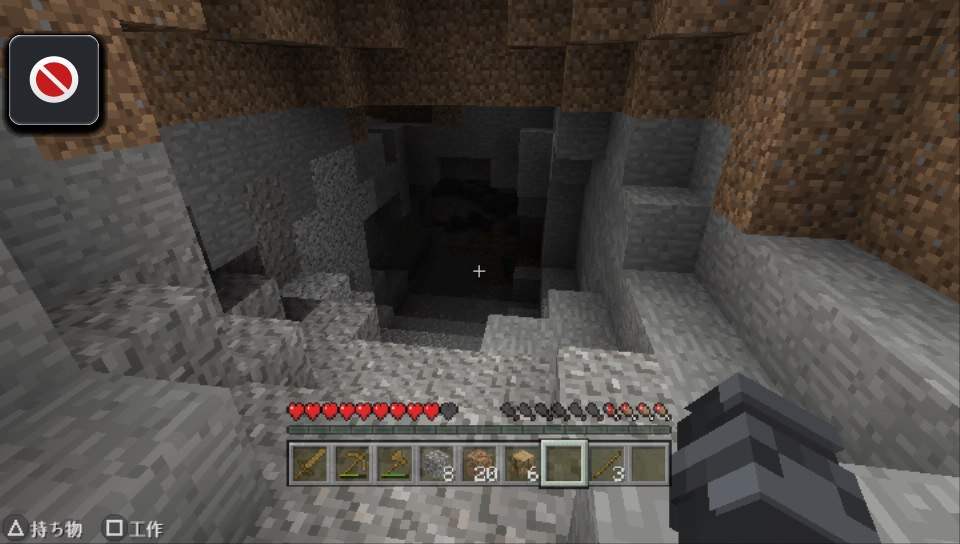Select the gravel stack of 8
The height and width of the screenshot is (544, 960).
(x=437, y=463)
